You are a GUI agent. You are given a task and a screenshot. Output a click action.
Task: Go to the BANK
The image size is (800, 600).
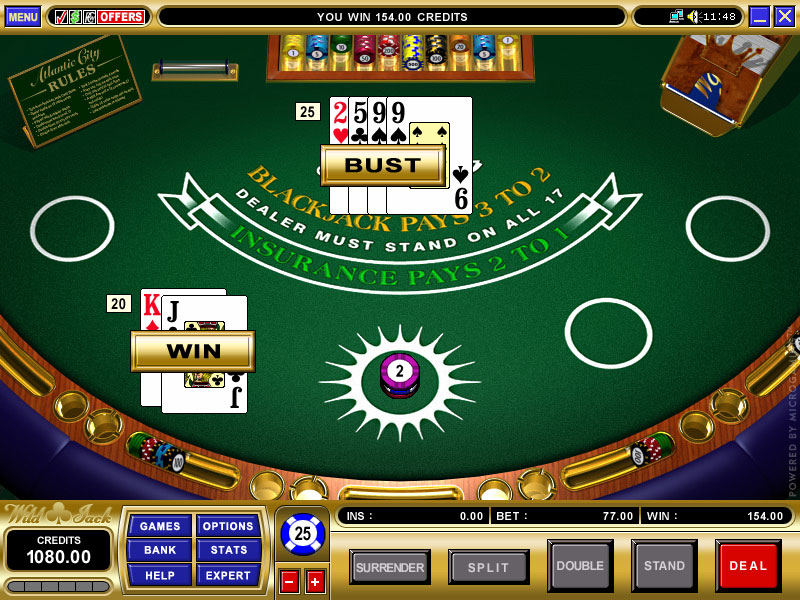160,550
